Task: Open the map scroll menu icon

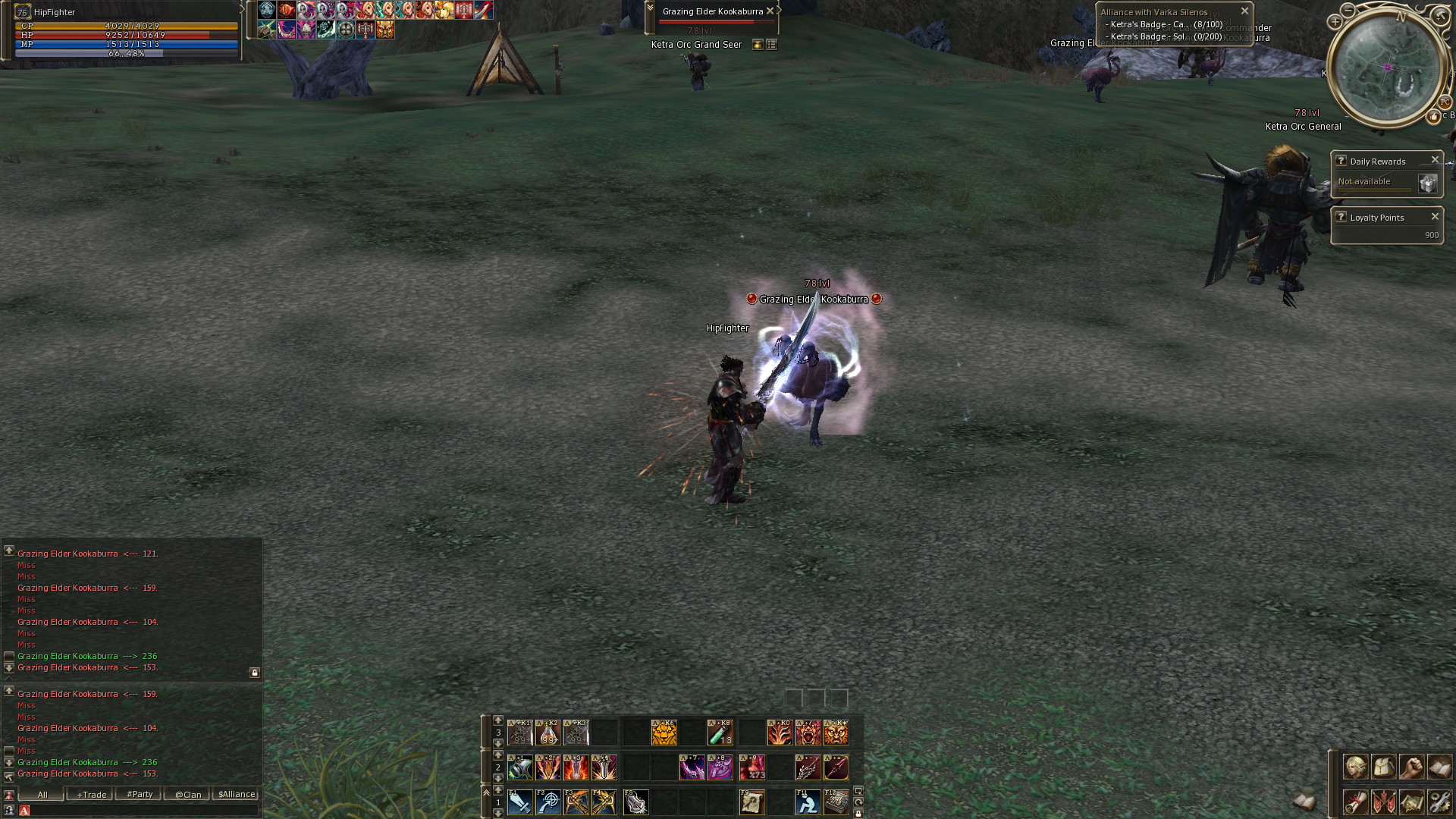Action: pyautogui.click(x=1411, y=802)
